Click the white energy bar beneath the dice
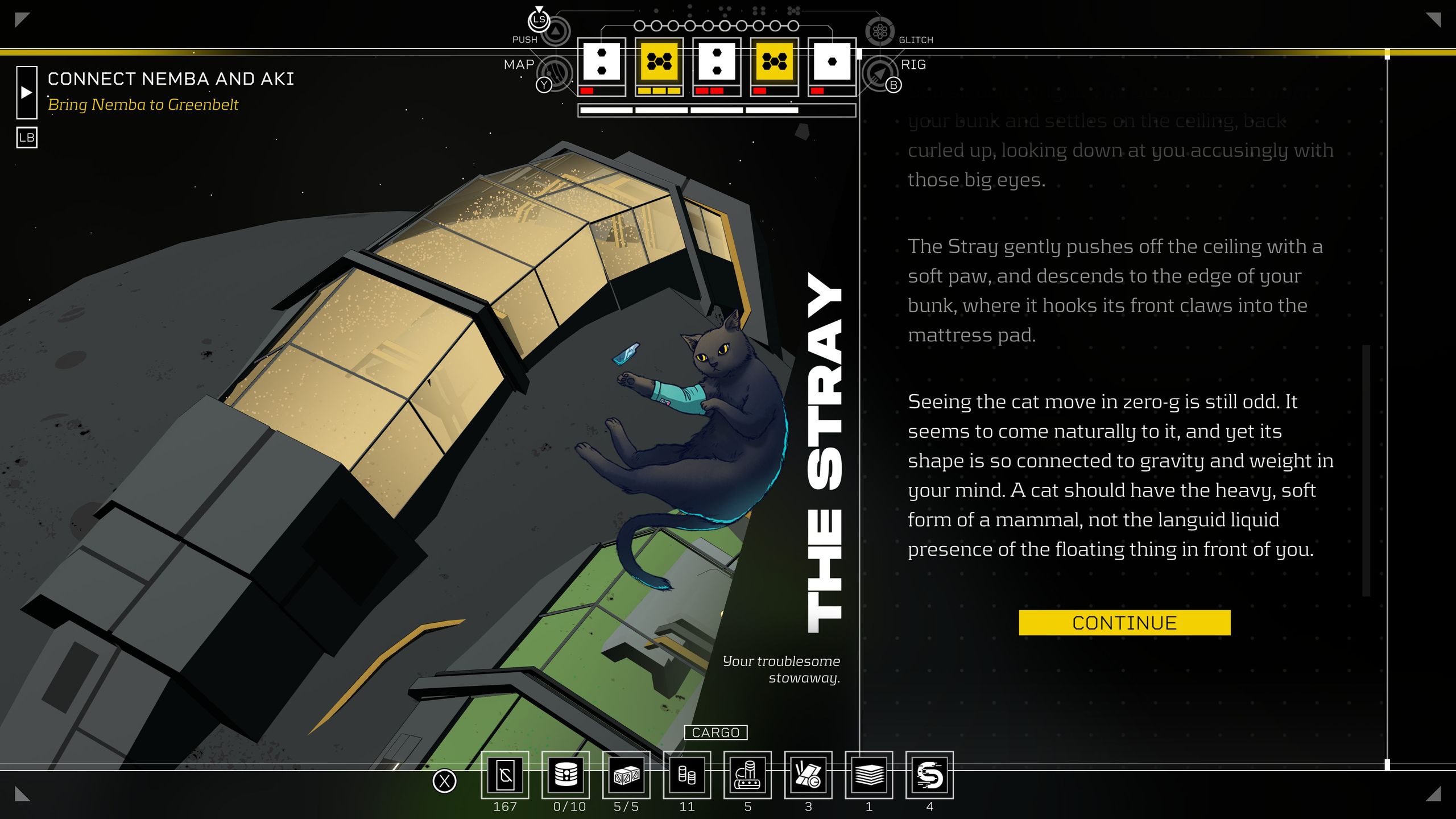This screenshot has height=819, width=1456. tap(716, 109)
